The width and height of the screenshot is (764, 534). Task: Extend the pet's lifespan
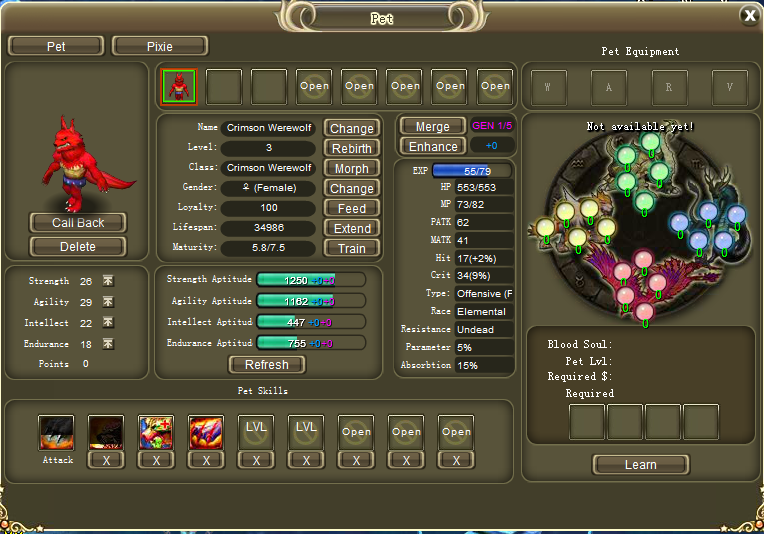coord(351,228)
